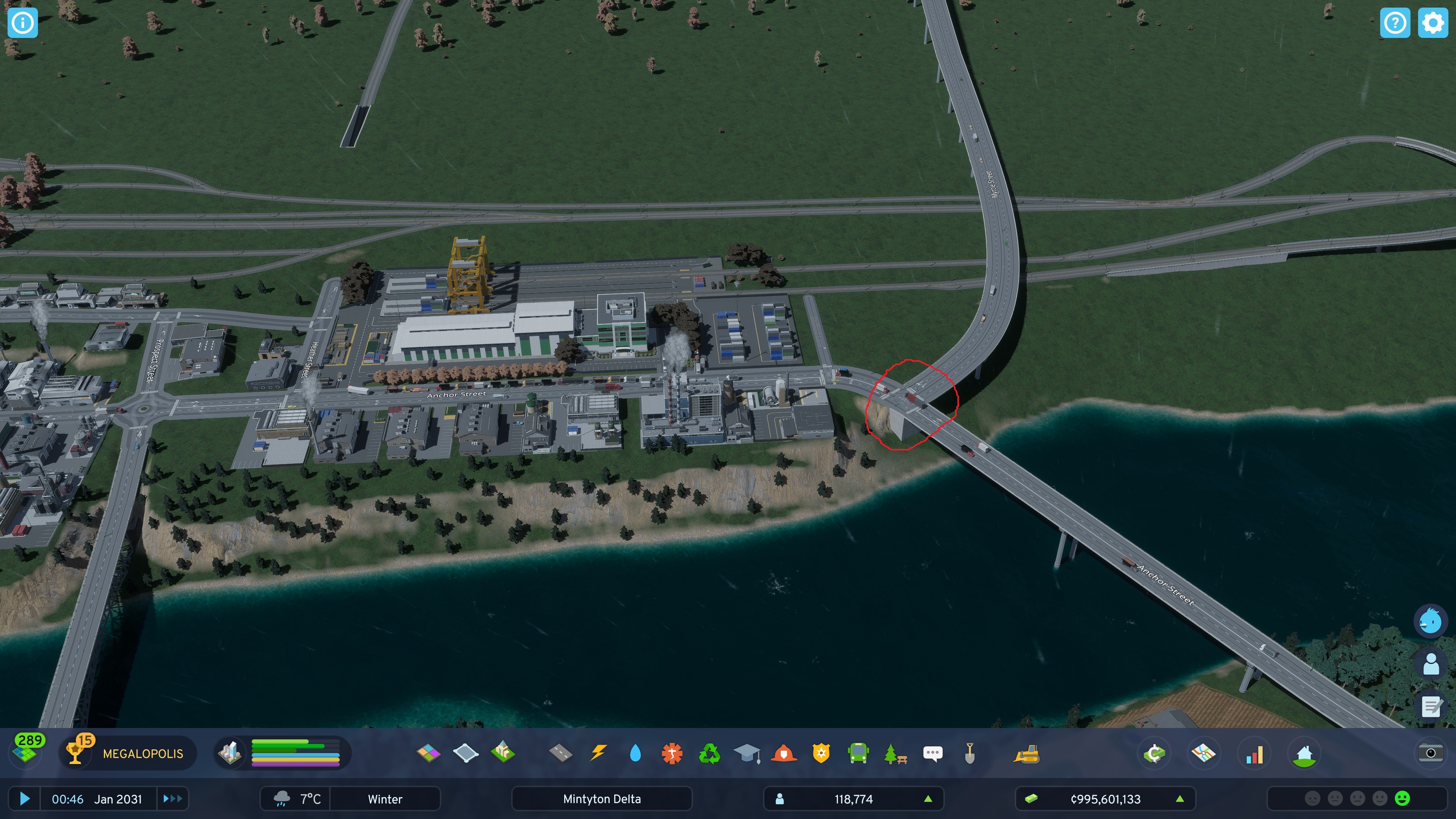This screenshot has width=1456, height=819.
Task: Open the Garbage Management recycling icon
Action: click(x=711, y=752)
